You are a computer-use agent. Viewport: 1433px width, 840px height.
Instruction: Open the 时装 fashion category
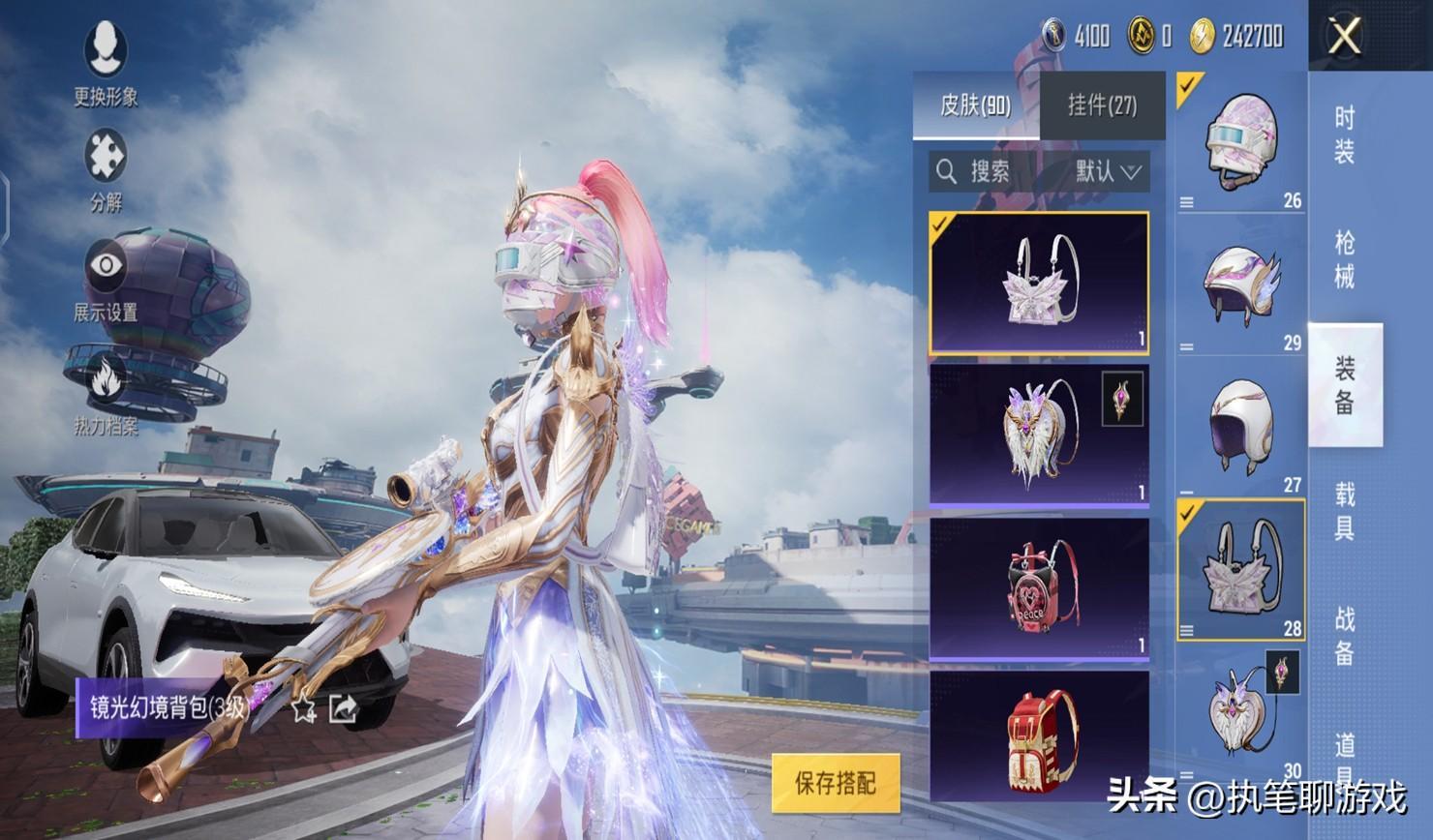(1344, 135)
